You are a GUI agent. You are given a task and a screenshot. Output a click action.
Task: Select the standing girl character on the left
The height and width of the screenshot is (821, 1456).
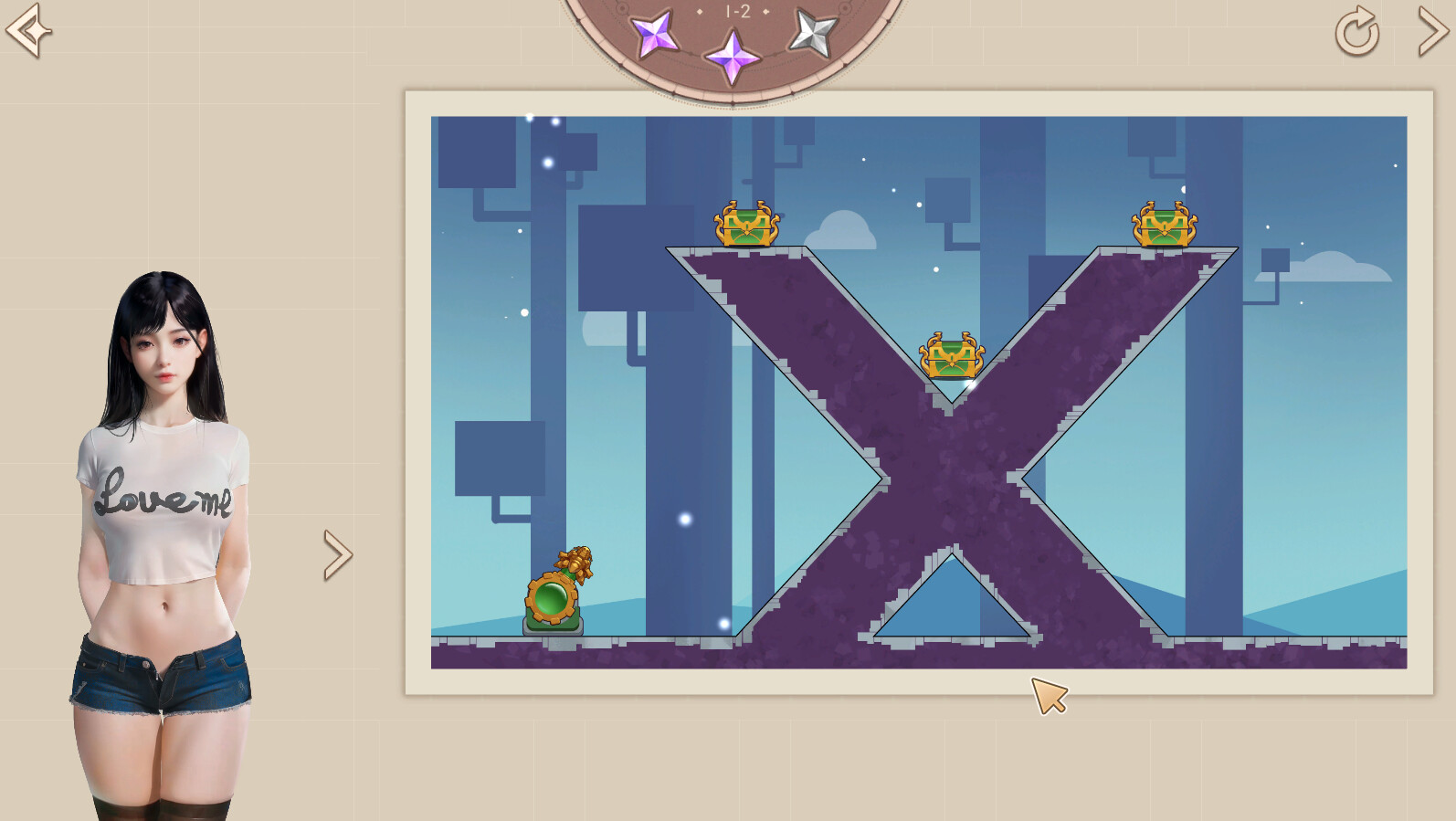point(160,502)
